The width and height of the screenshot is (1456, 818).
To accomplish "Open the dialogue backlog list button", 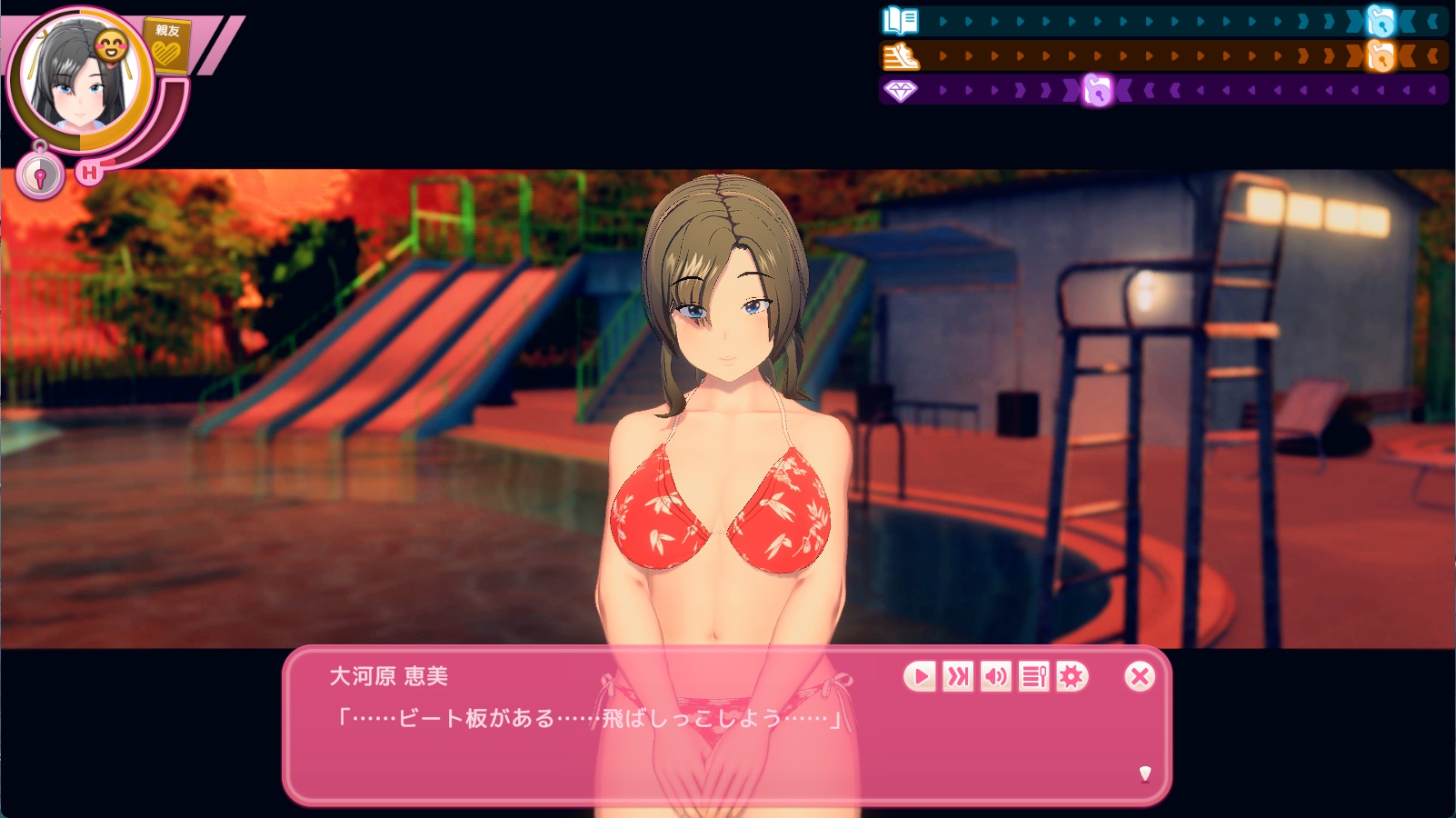I will tap(1034, 676).
